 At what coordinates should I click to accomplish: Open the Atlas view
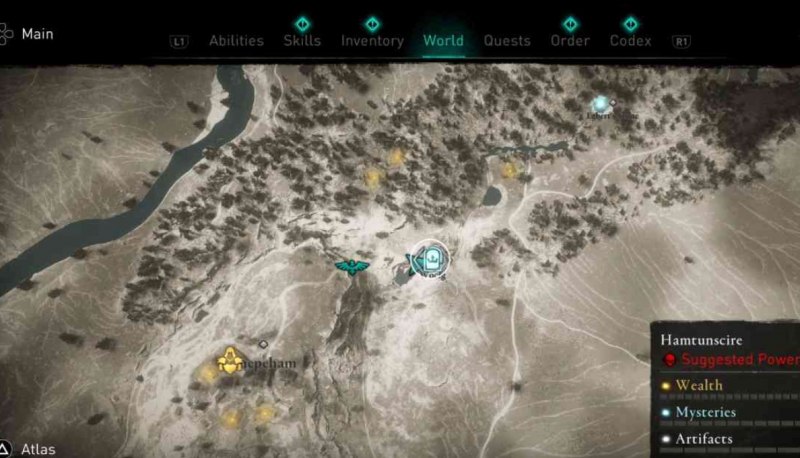point(38,449)
